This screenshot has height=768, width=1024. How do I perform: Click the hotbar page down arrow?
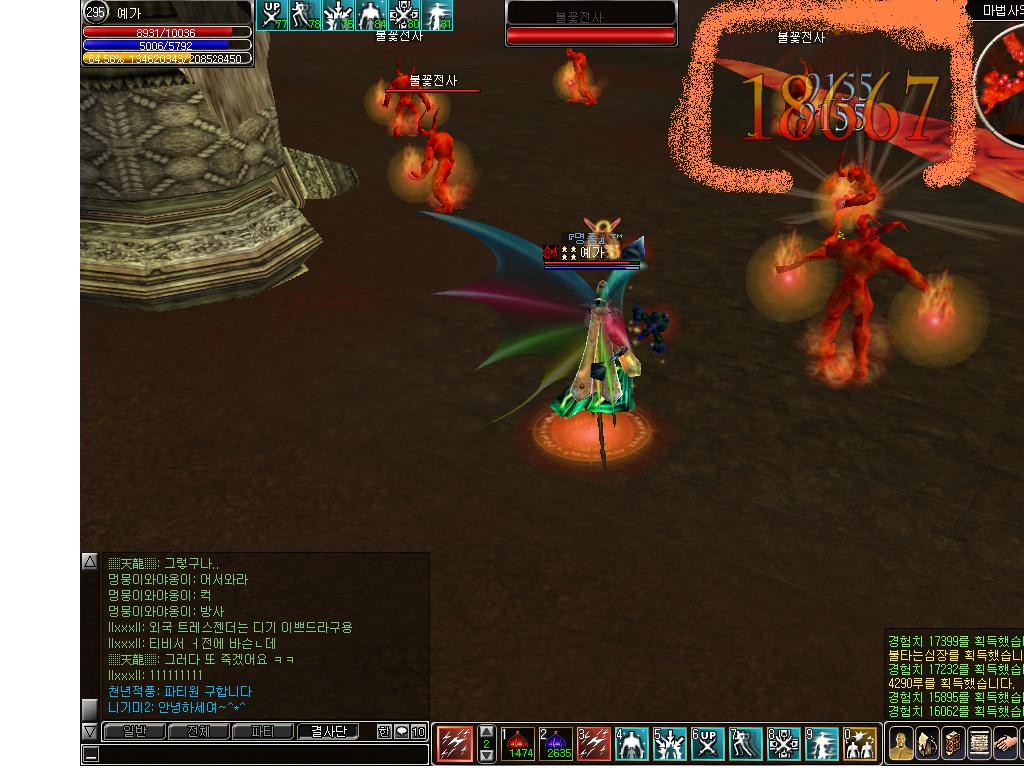coord(487,757)
